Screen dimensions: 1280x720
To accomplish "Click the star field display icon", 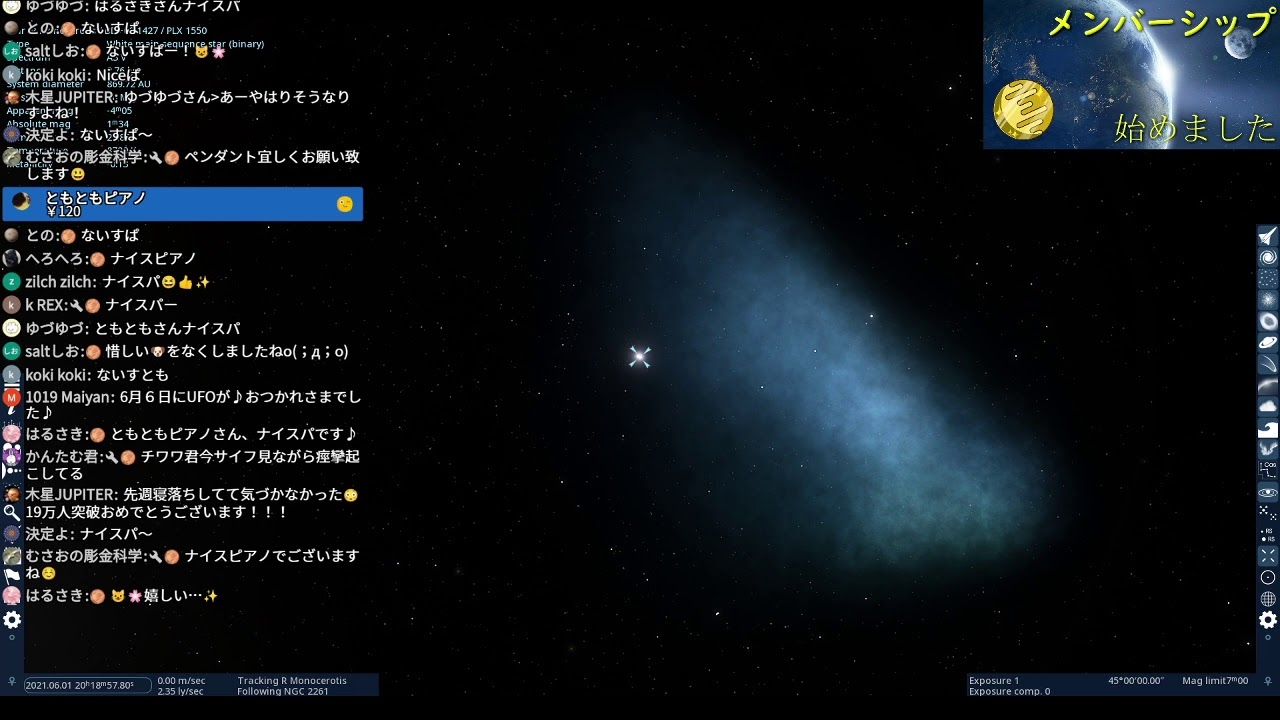I will [x=1268, y=277].
